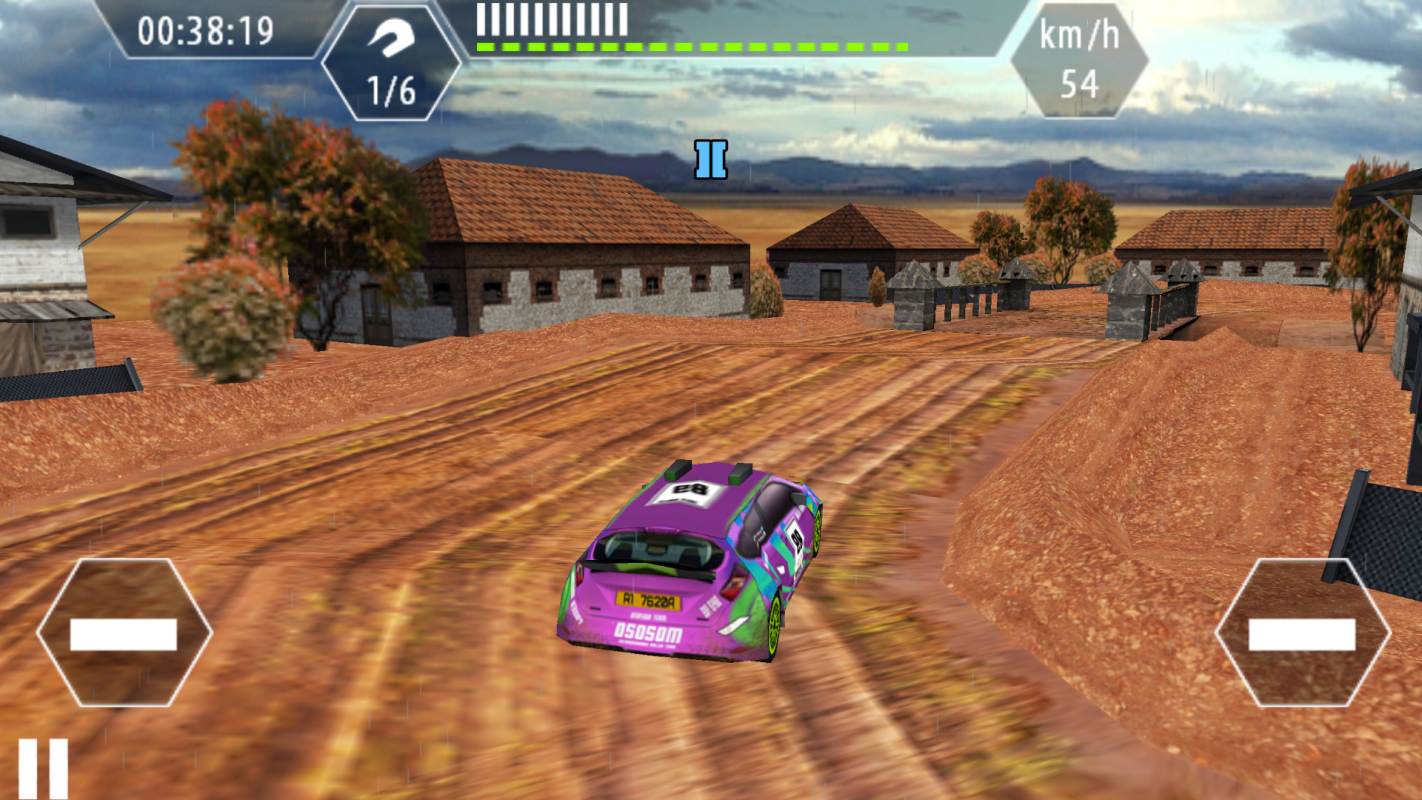Tap the right hexagon control button
The width and height of the screenshot is (1422, 800).
(1302, 633)
